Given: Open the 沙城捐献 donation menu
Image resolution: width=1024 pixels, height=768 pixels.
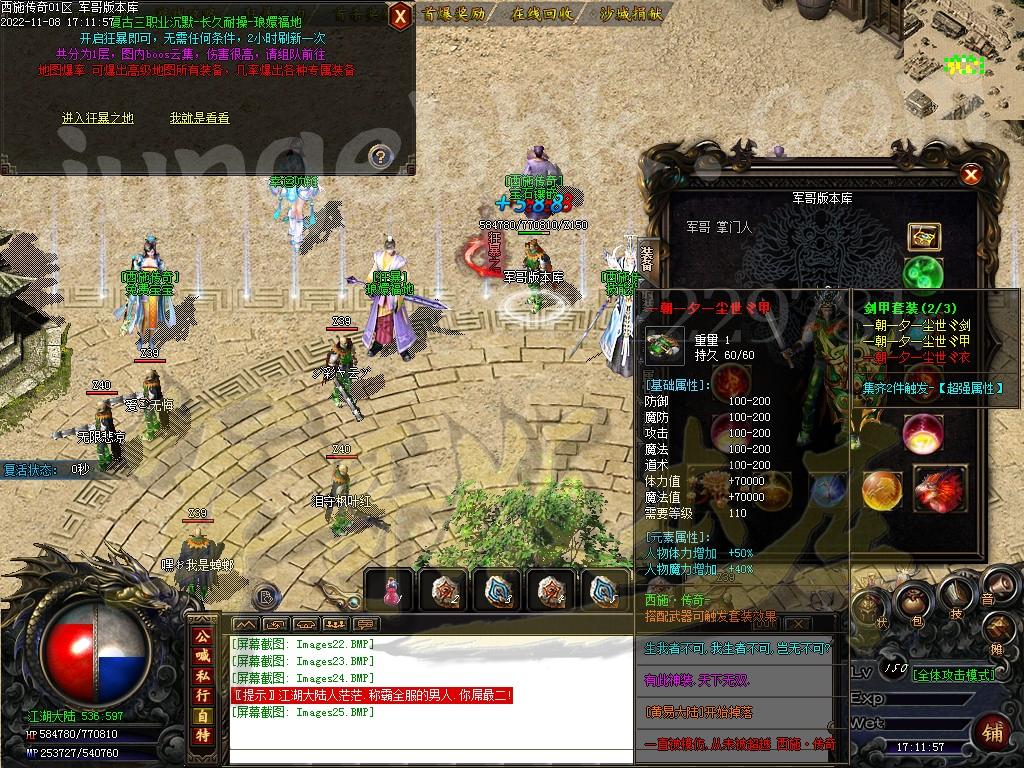Looking at the screenshot, I should point(631,14).
